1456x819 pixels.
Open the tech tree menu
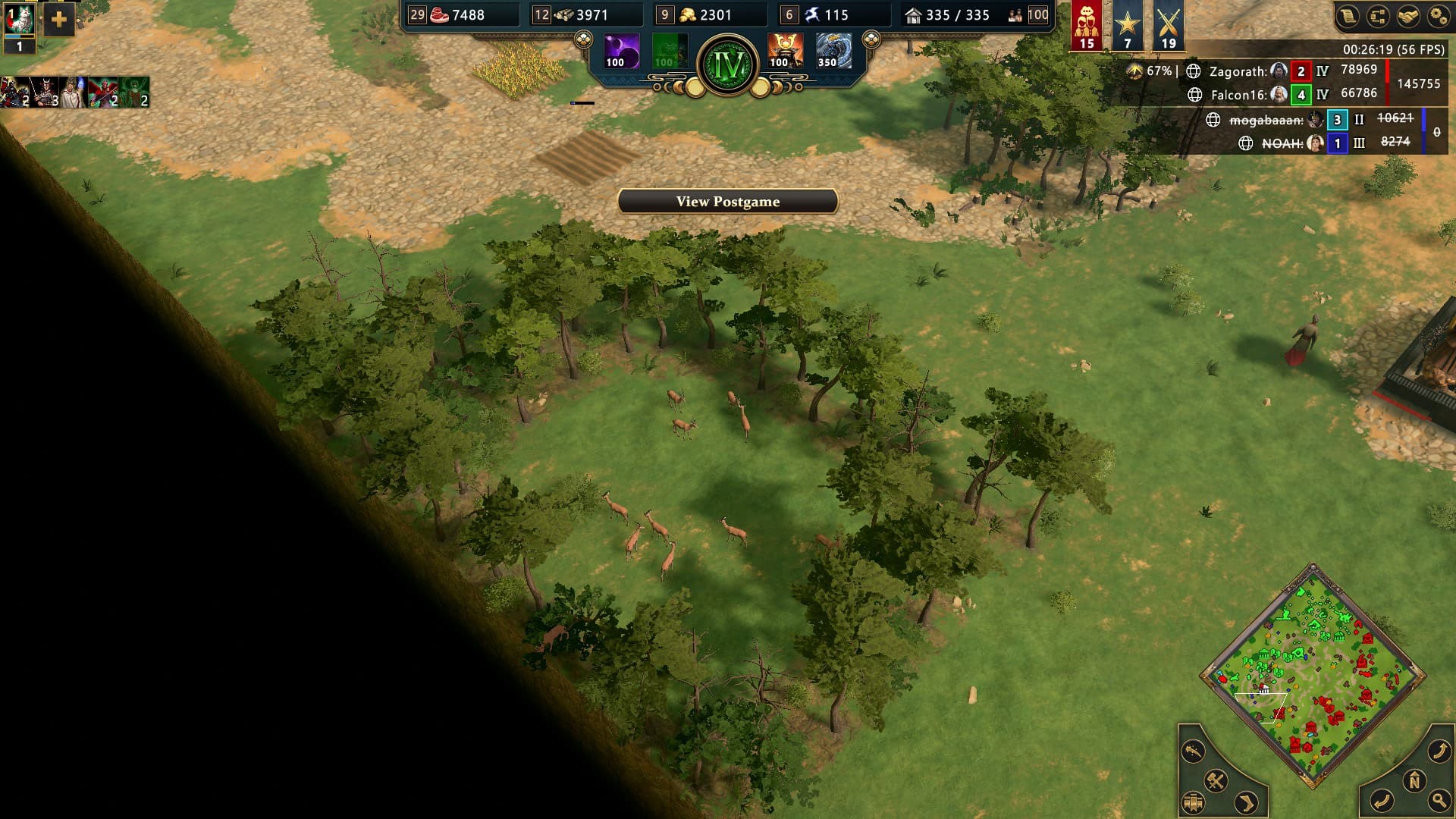(x=1378, y=17)
